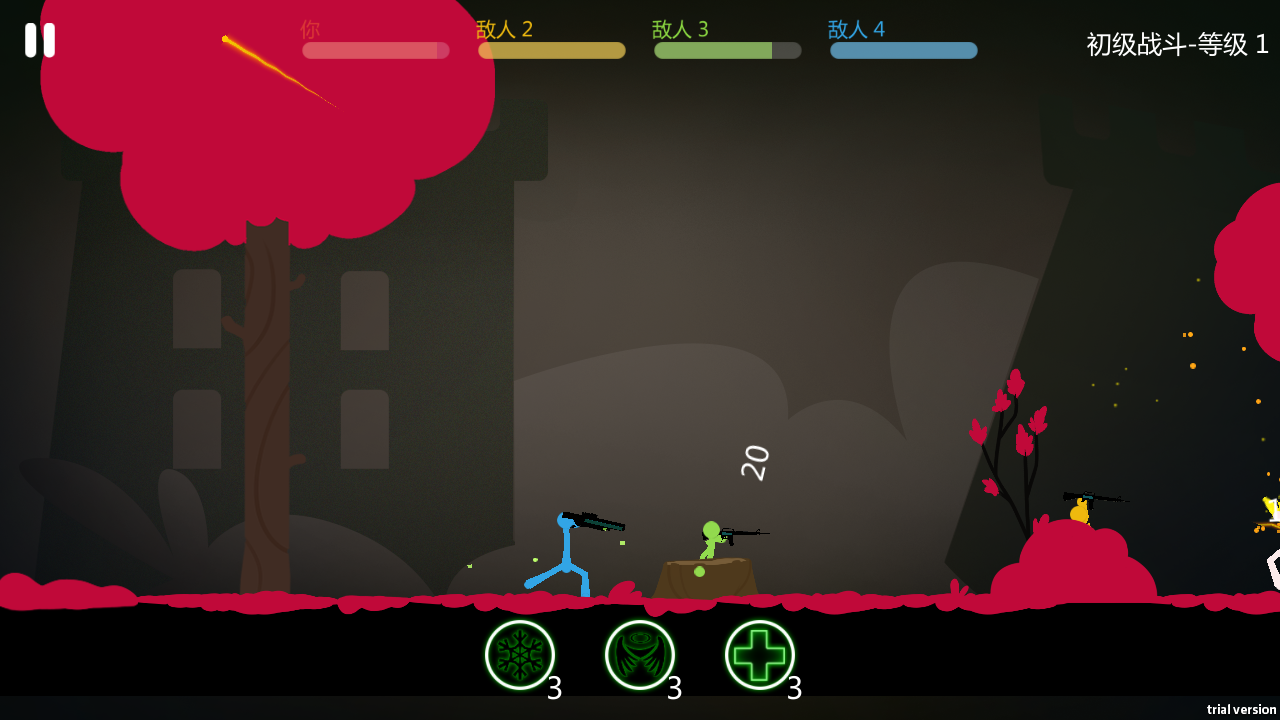Activate the green cross heal ability
Screen dimensions: 1280x720
pos(760,655)
